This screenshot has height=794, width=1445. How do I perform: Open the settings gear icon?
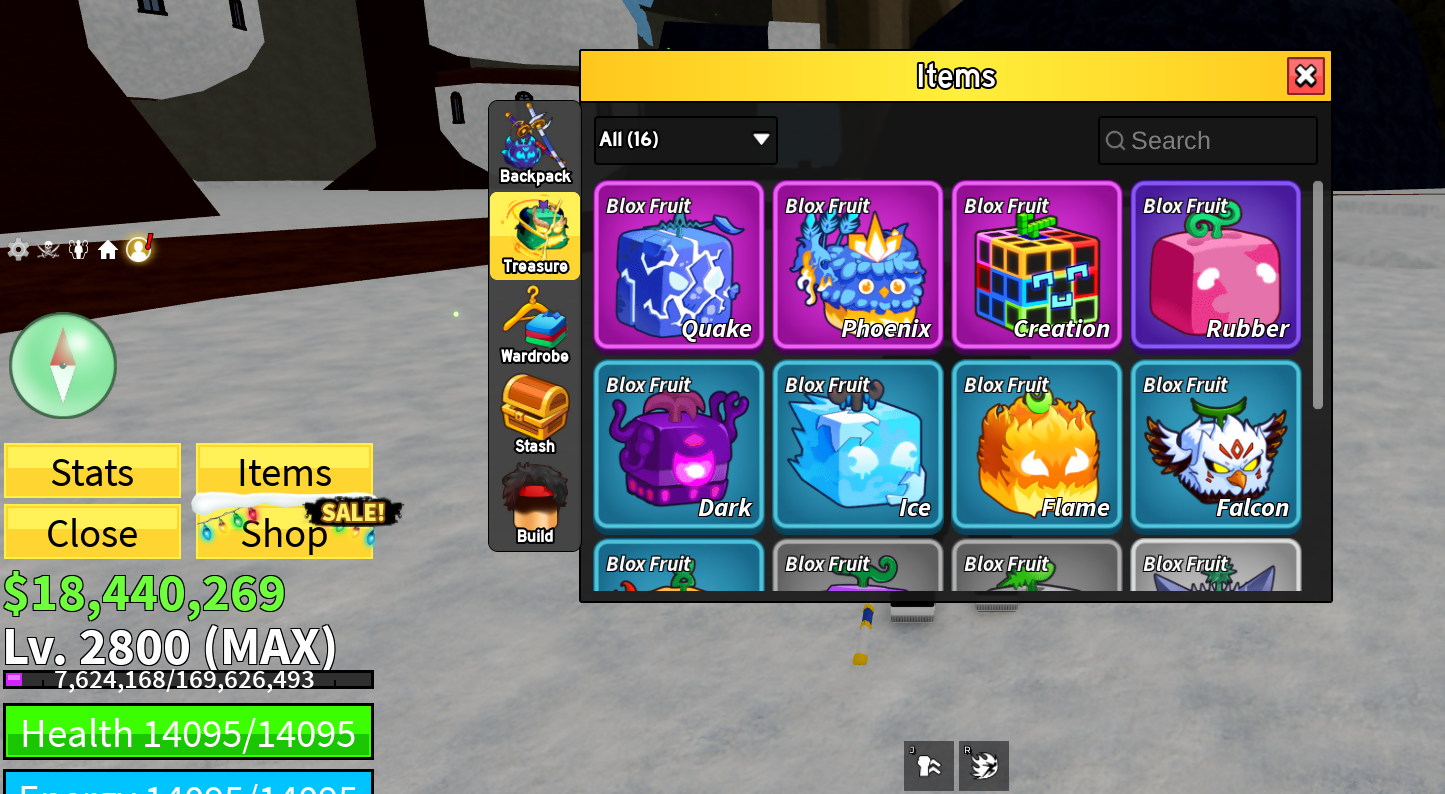(17, 249)
